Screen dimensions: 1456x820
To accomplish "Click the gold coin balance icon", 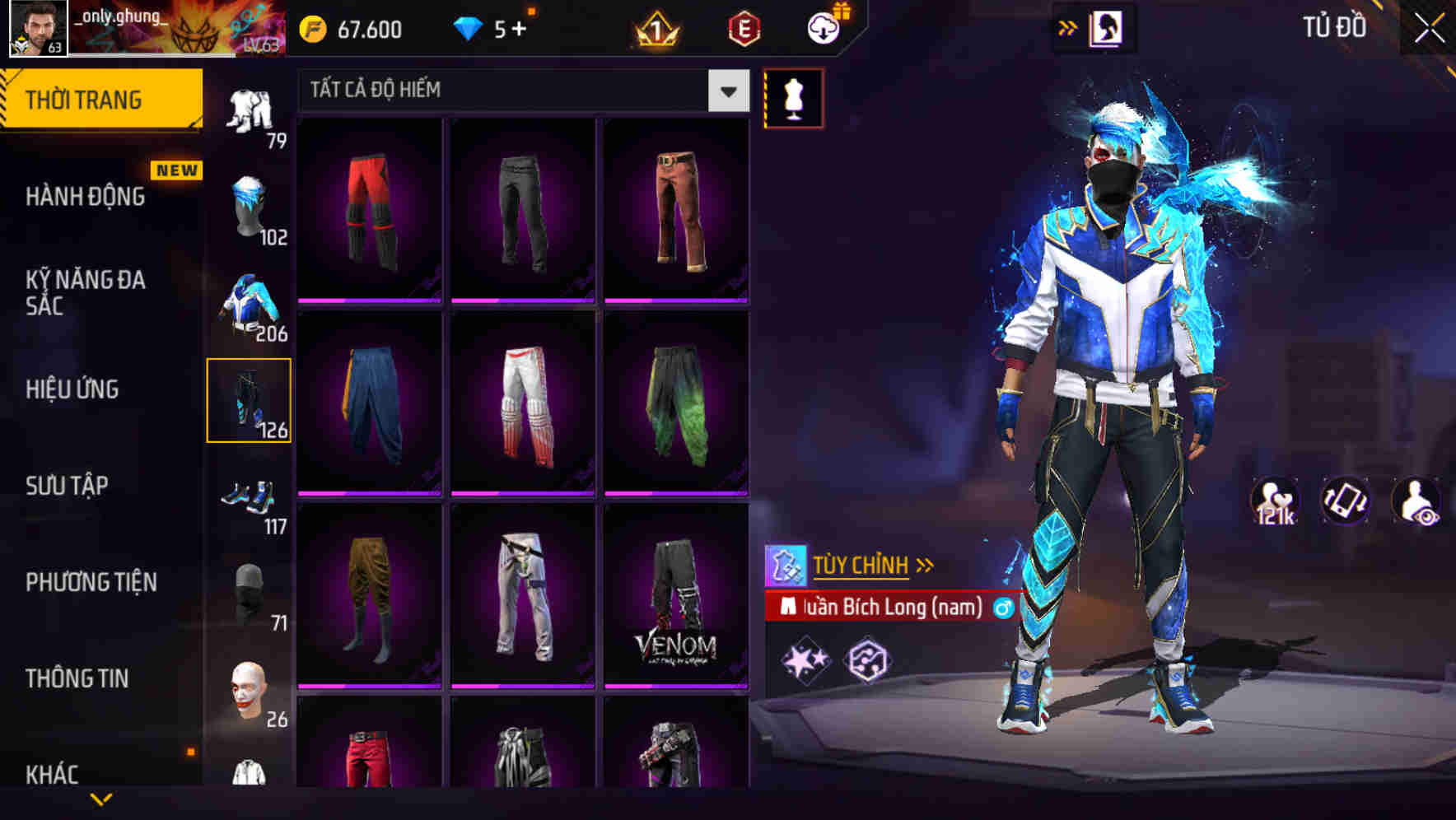I will pyautogui.click(x=311, y=27).
